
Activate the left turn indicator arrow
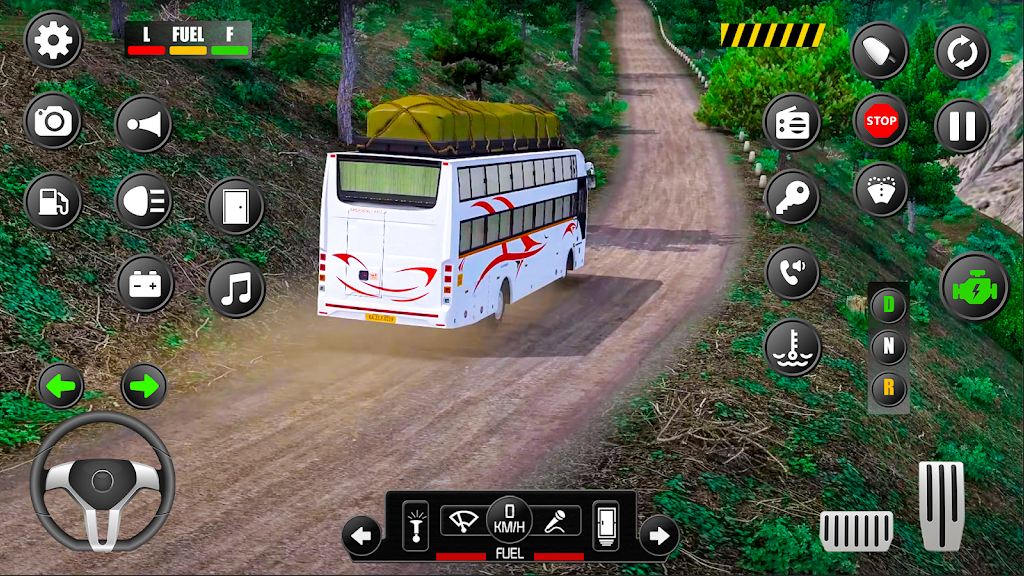coord(61,387)
